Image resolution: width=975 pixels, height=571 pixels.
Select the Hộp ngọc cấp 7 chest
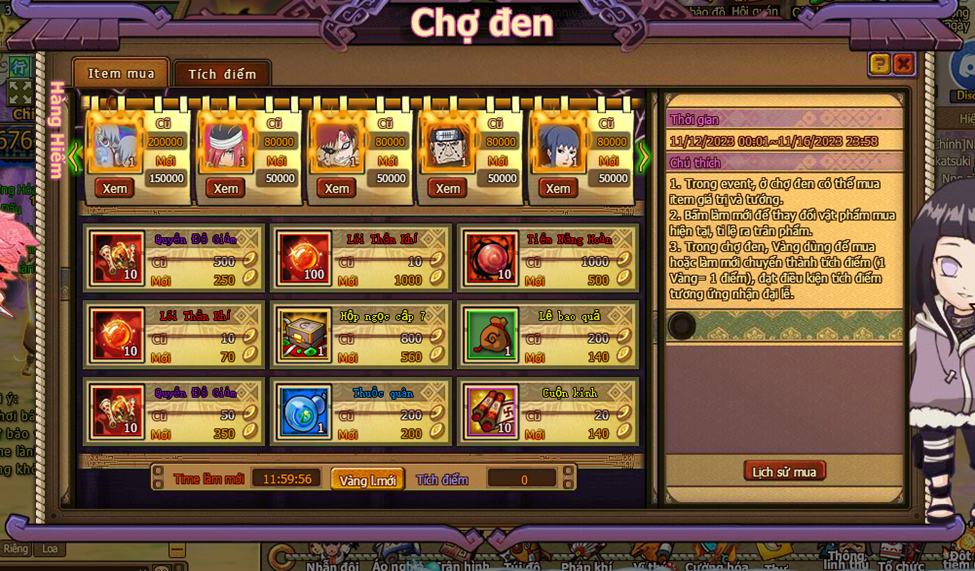click(306, 335)
